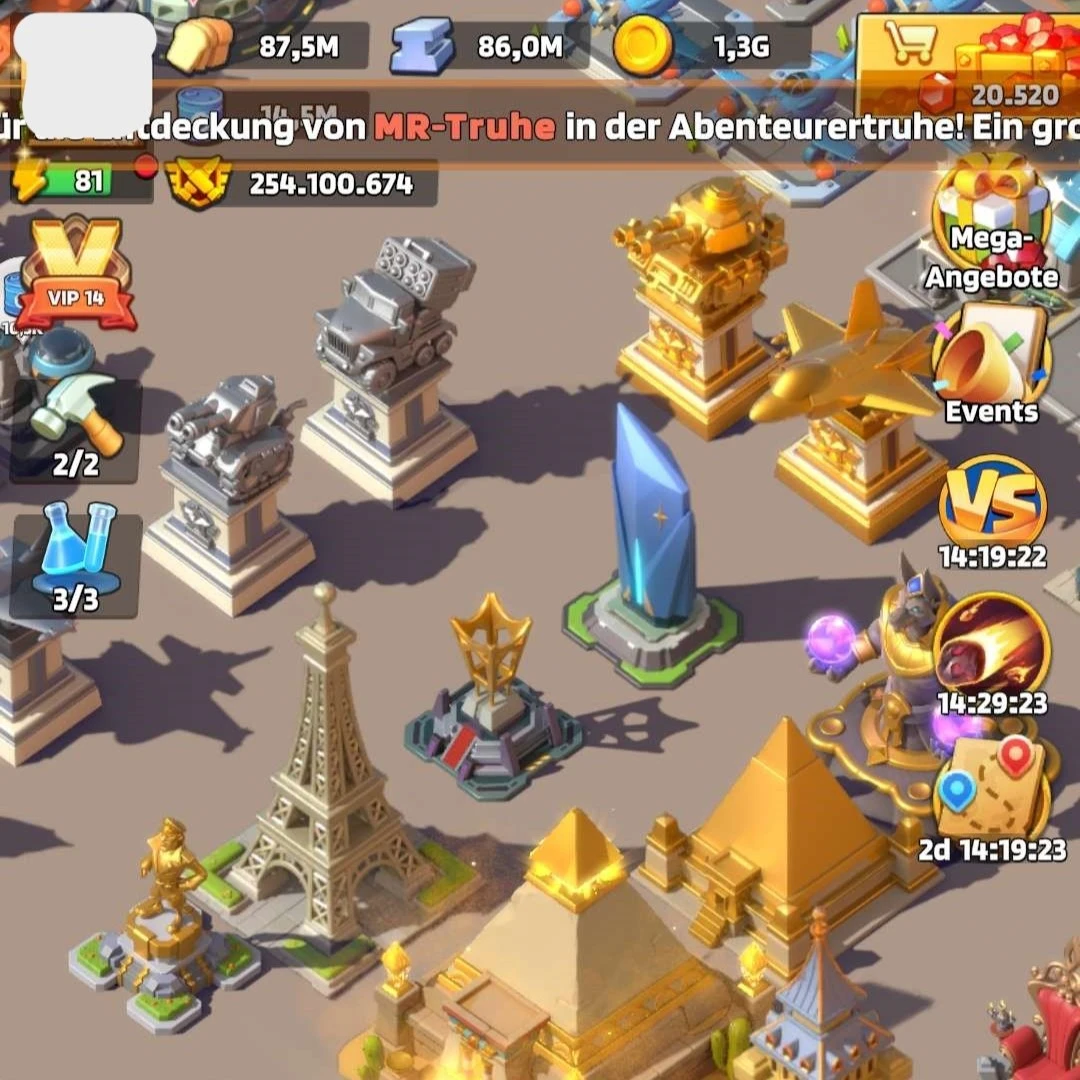
Task: Open the research flasks queue 3/3
Action: tap(76, 558)
